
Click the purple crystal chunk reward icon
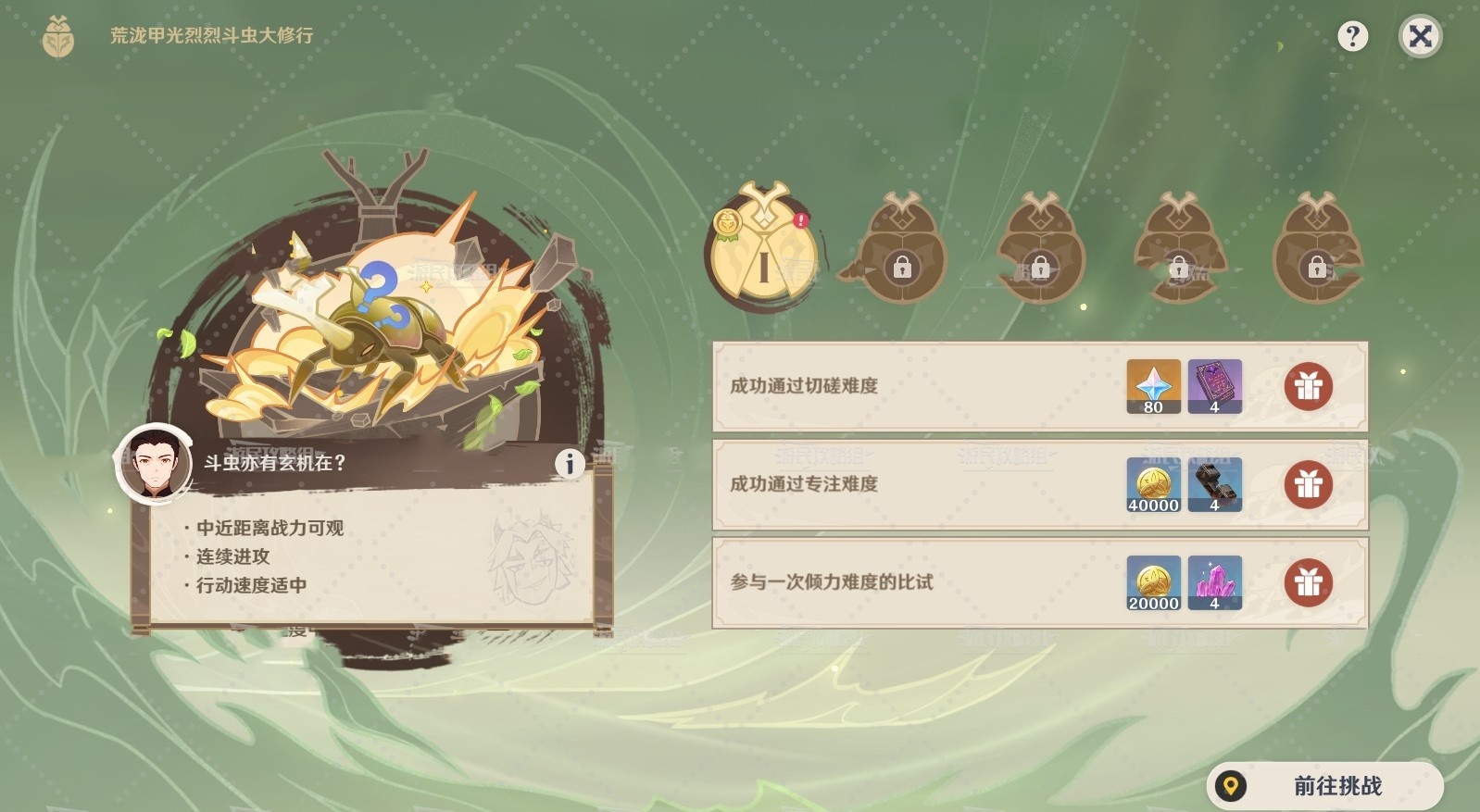(x=1215, y=583)
